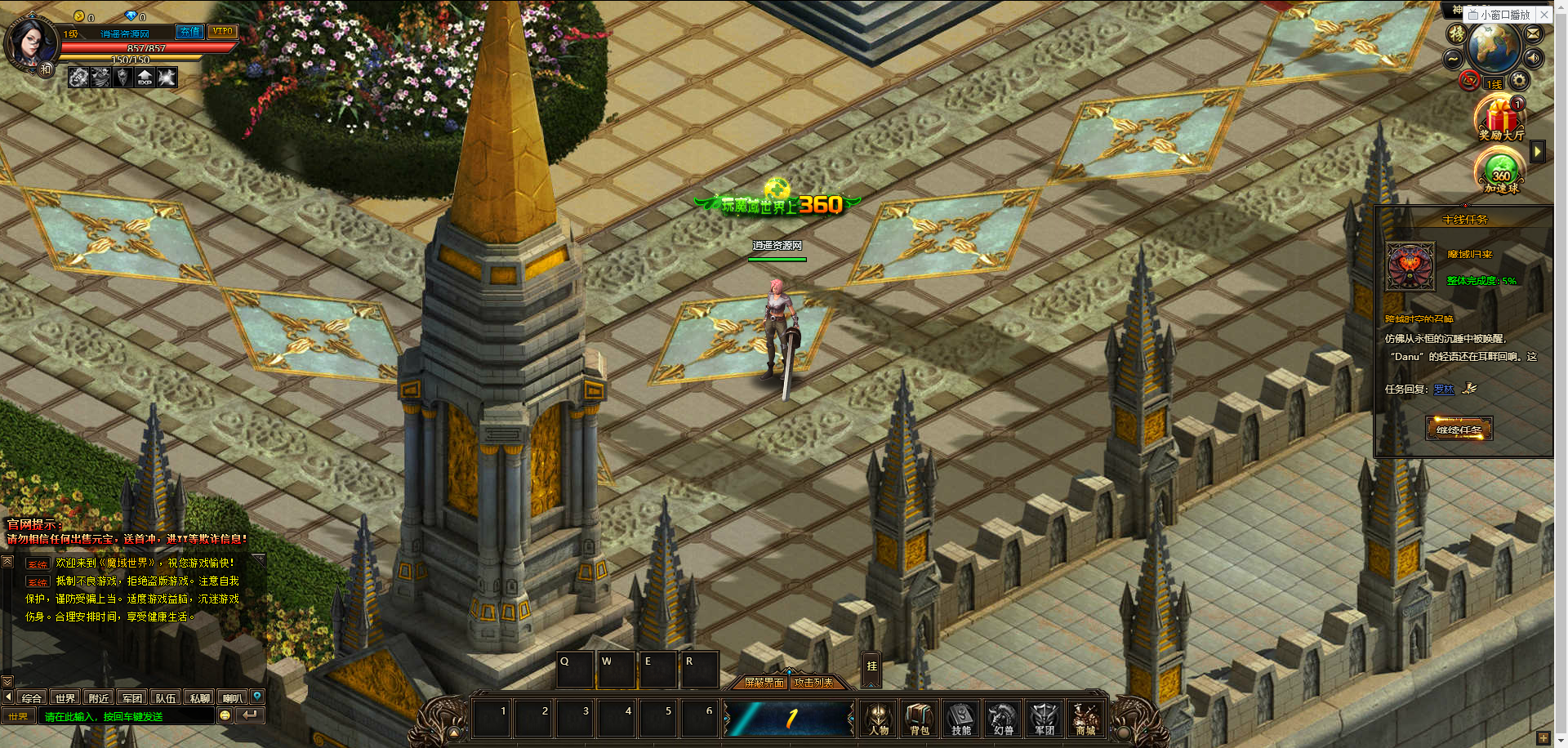1568x748 pixels.
Task: Switch to the 世界 chat tab
Action: click(x=65, y=698)
